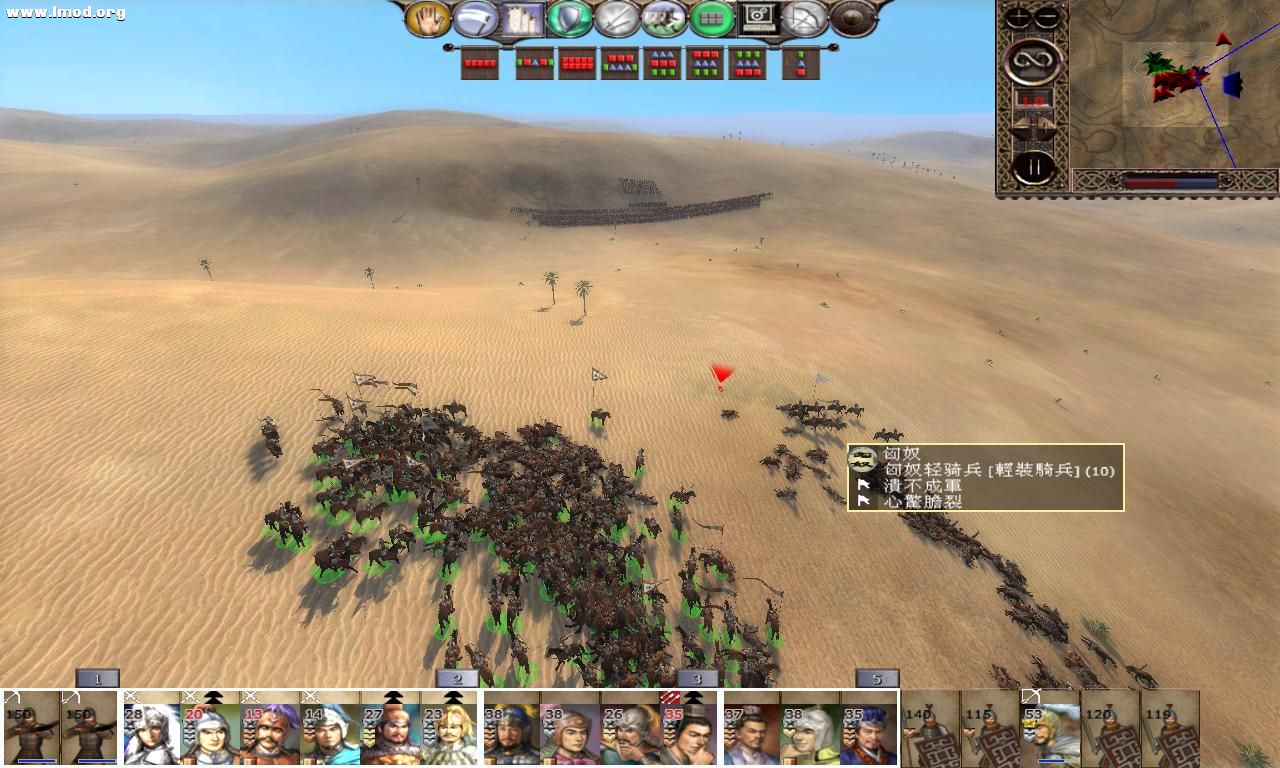Select the white-haired general unit card
Screen dimensions: 1280x768
click(150, 729)
